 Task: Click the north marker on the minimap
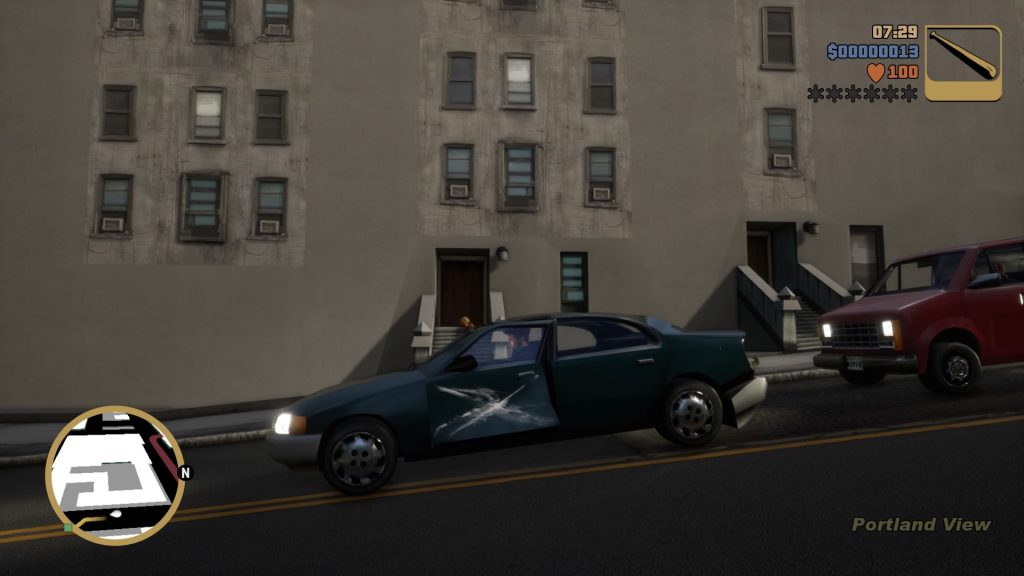coord(185,472)
